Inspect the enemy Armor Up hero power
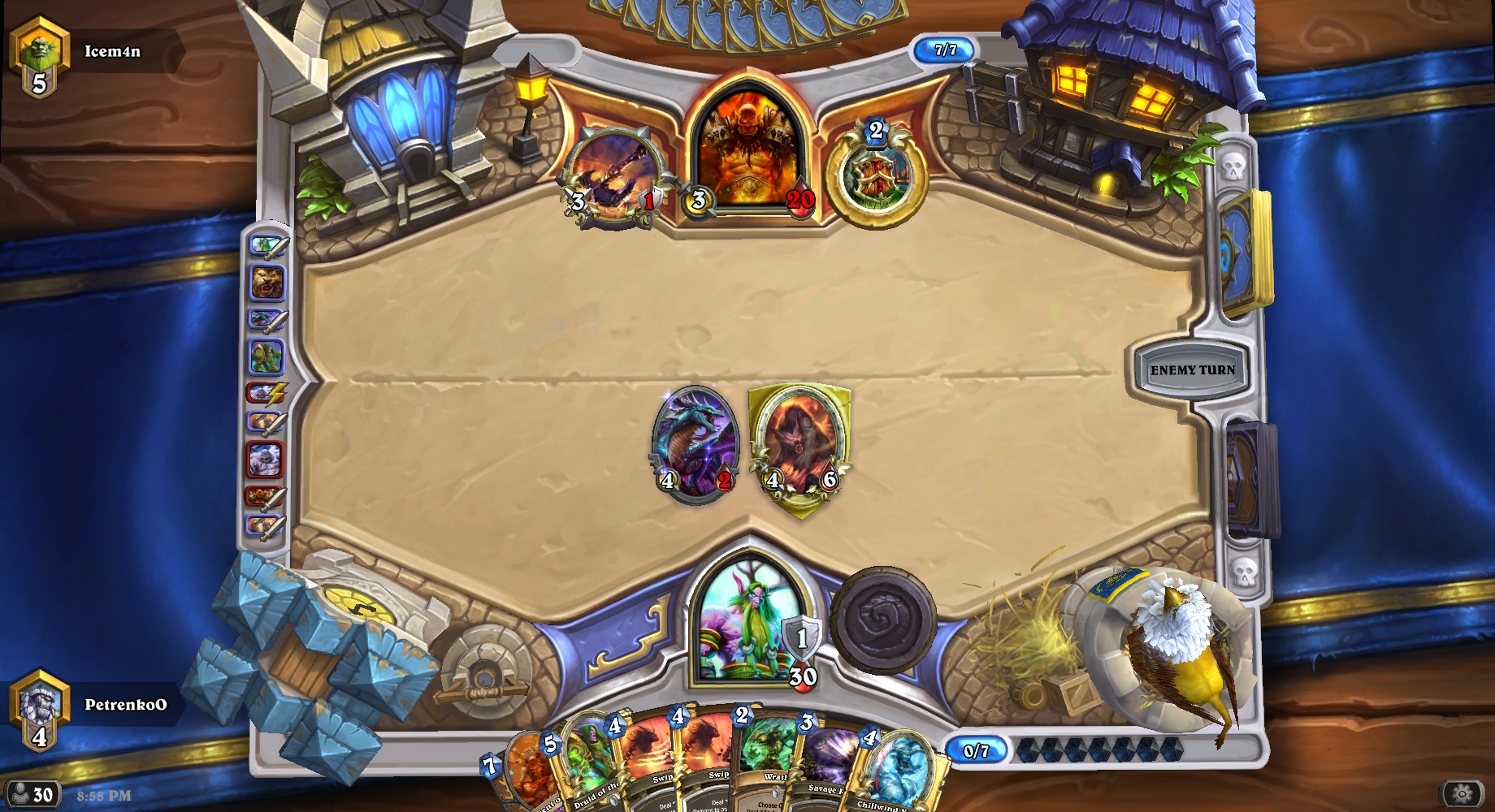The width and height of the screenshot is (1495, 812). [876, 175]
